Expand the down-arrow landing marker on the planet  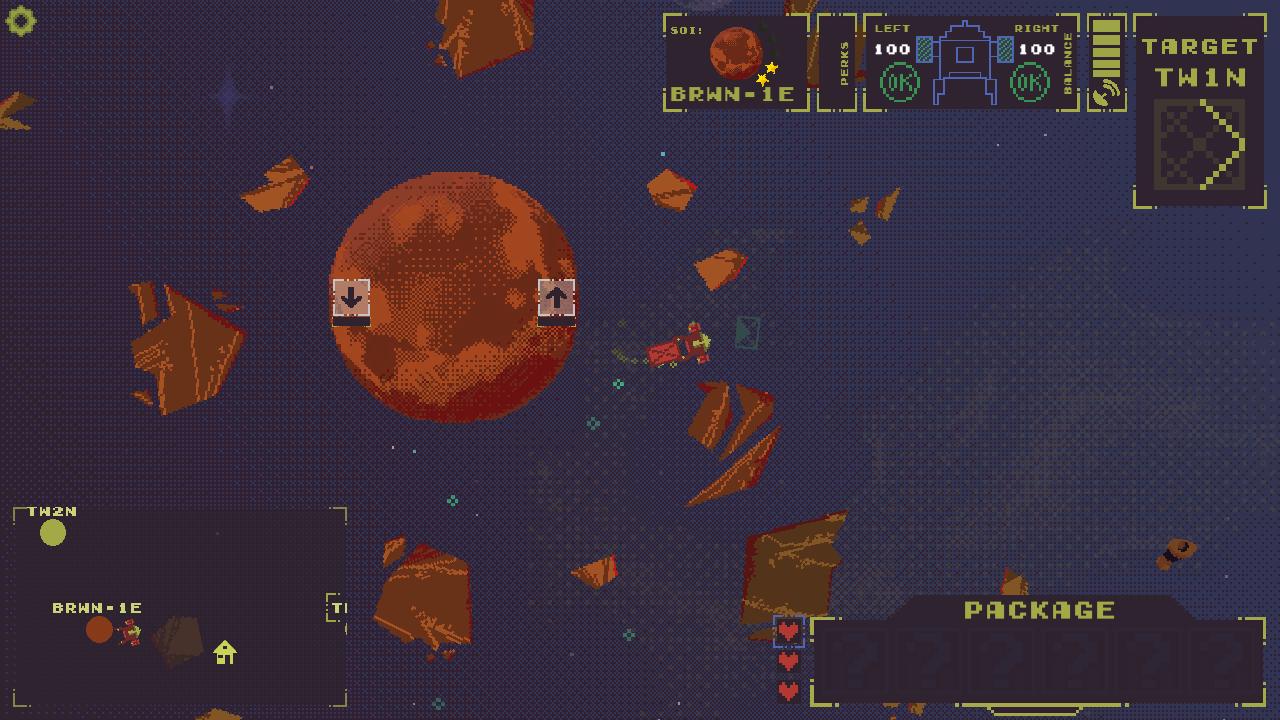coord(351,298)
